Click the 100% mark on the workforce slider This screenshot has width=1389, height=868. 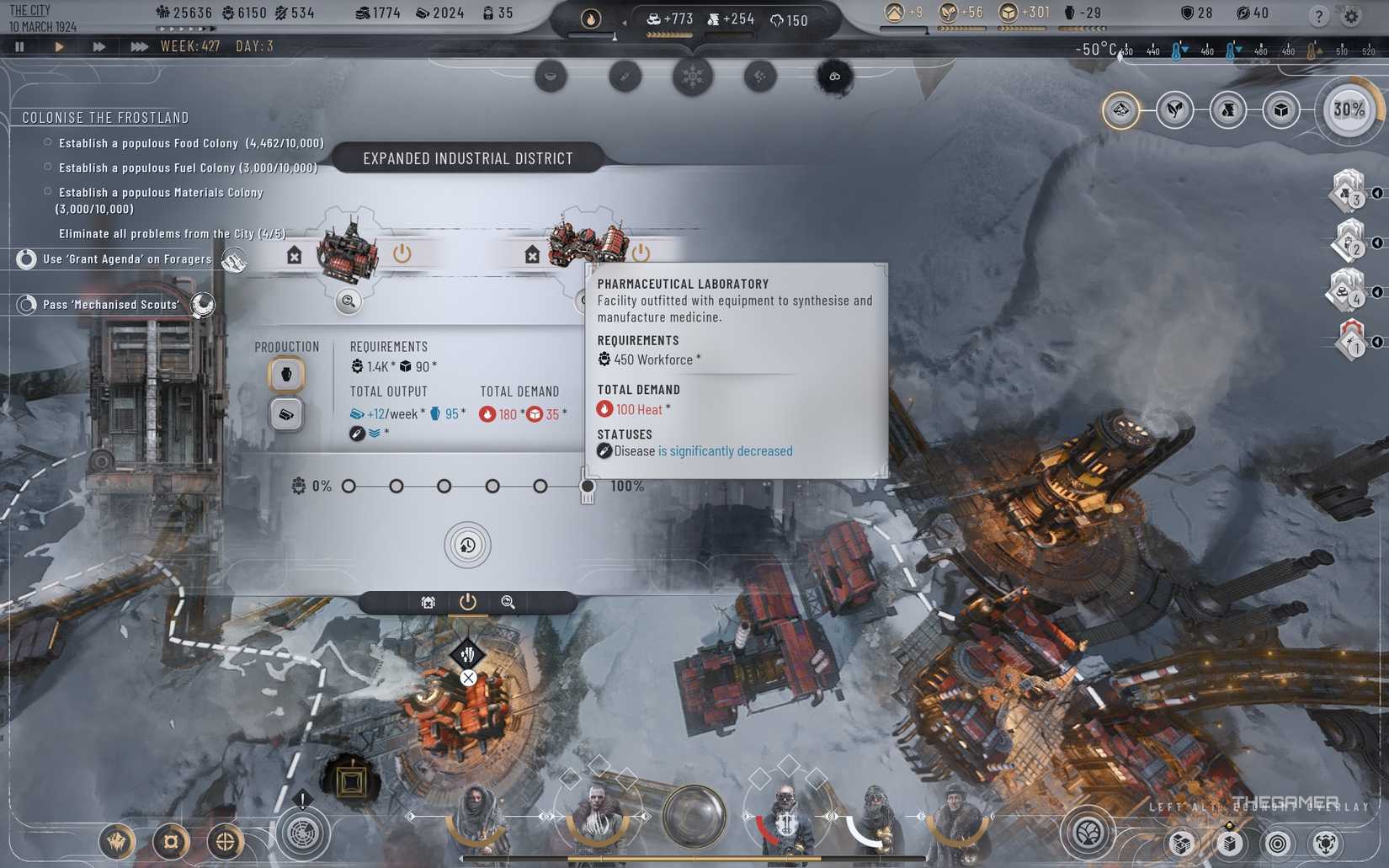(587, 486)
